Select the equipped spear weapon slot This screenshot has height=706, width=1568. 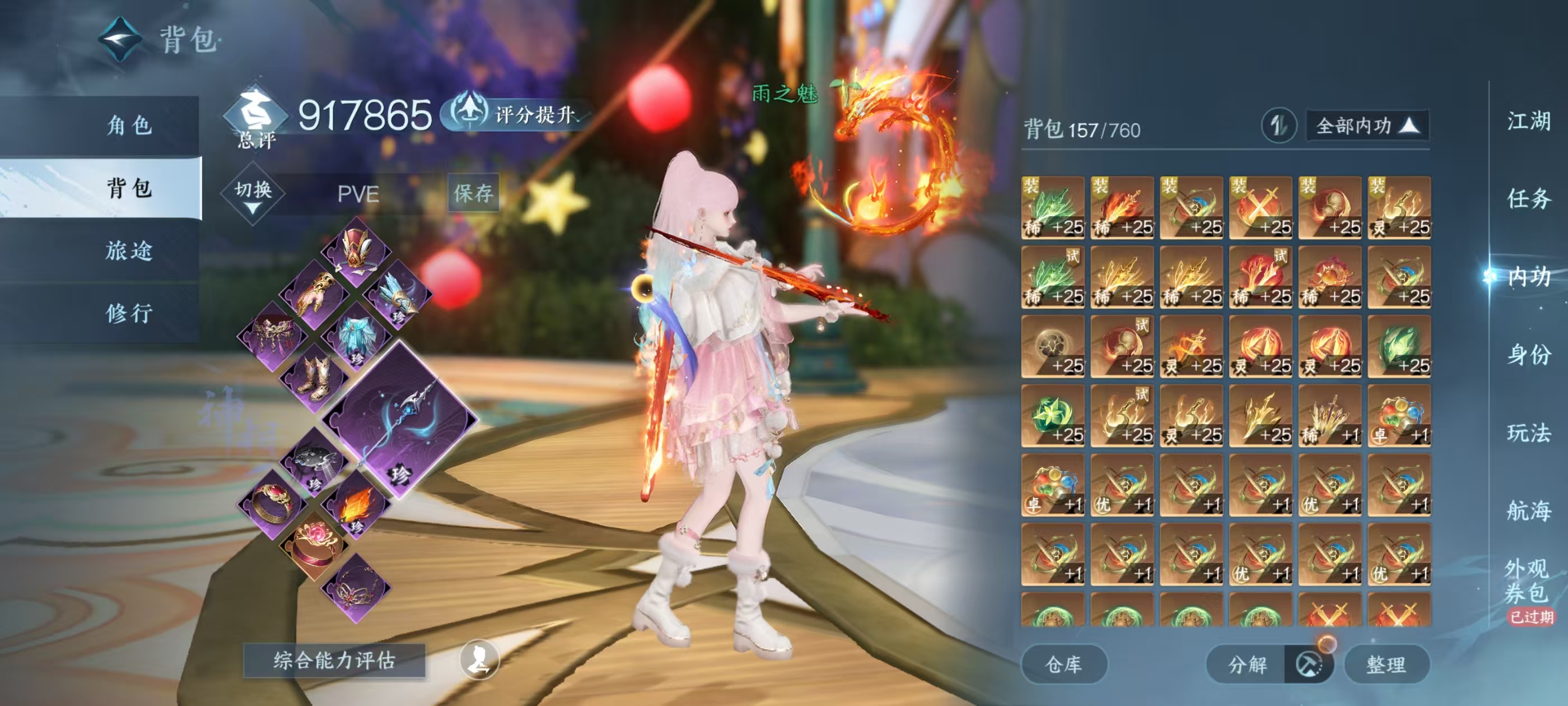coord(400,420)
